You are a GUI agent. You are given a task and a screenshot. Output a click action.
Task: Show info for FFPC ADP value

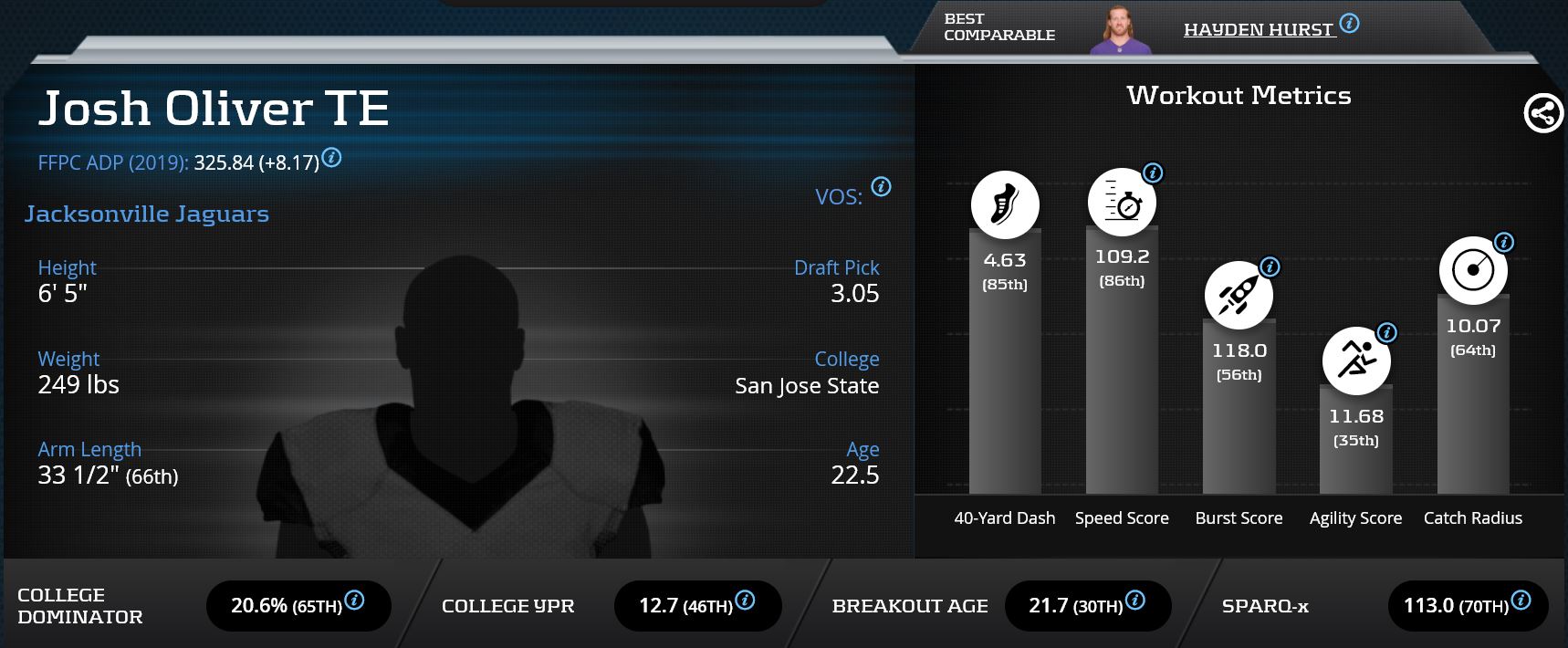(x=332, y=158)
